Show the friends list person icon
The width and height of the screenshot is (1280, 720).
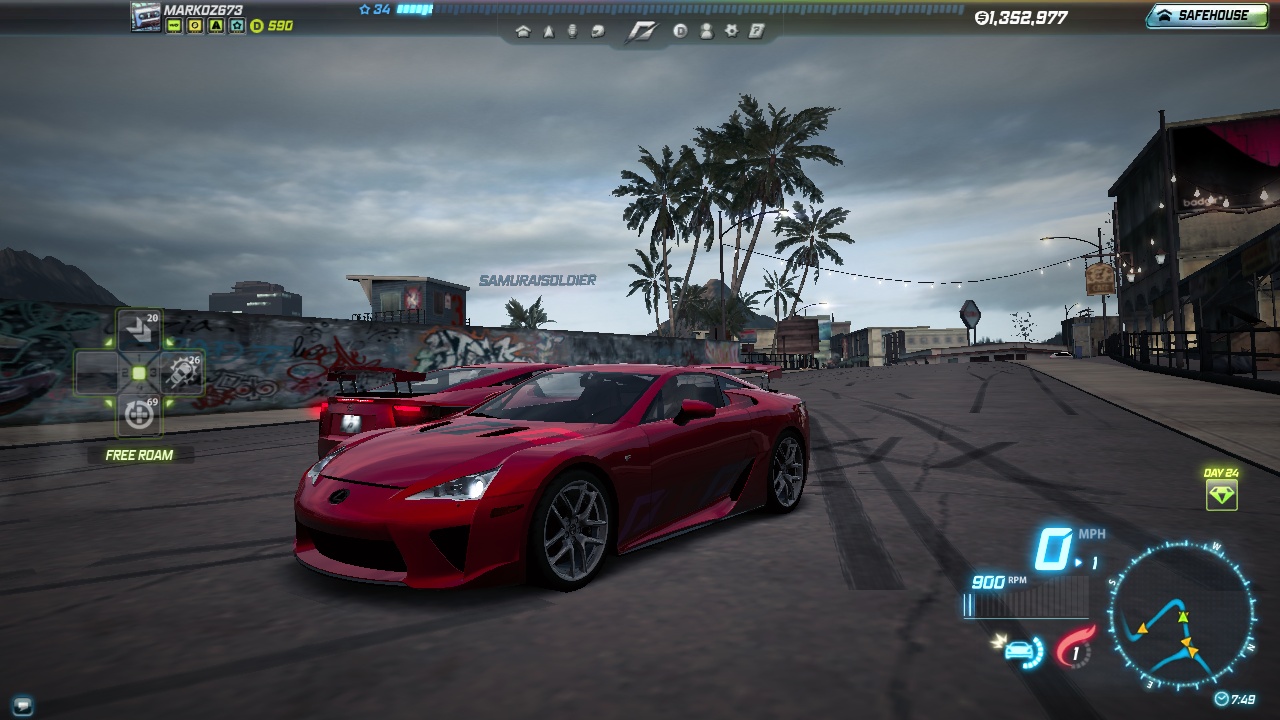coord(706,31)
